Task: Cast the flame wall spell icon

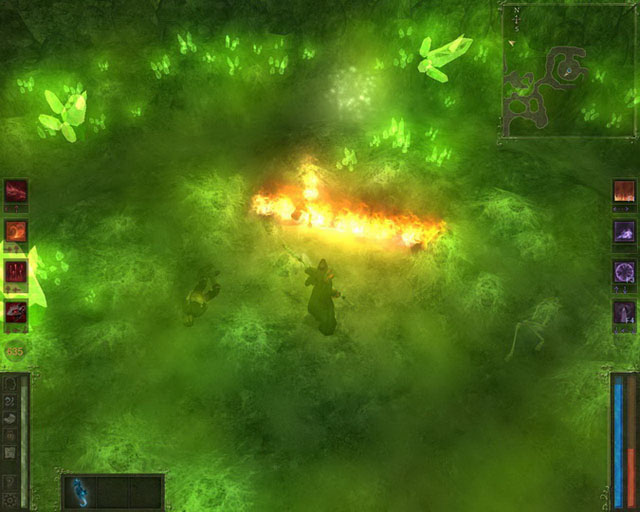Action: (624, 190)
